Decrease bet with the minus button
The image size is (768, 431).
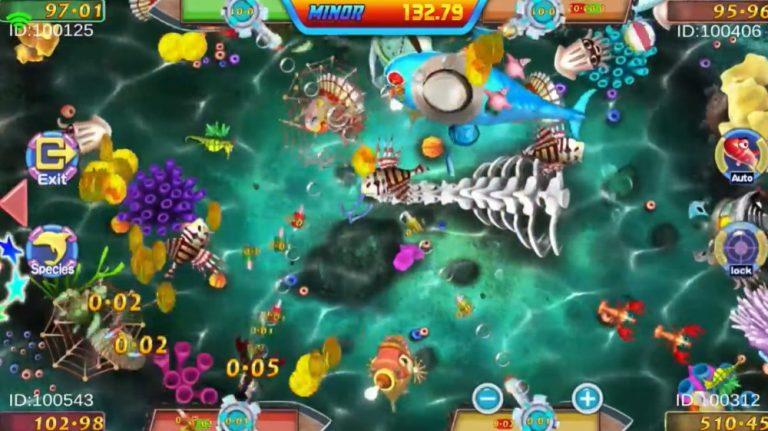[487, 398]
